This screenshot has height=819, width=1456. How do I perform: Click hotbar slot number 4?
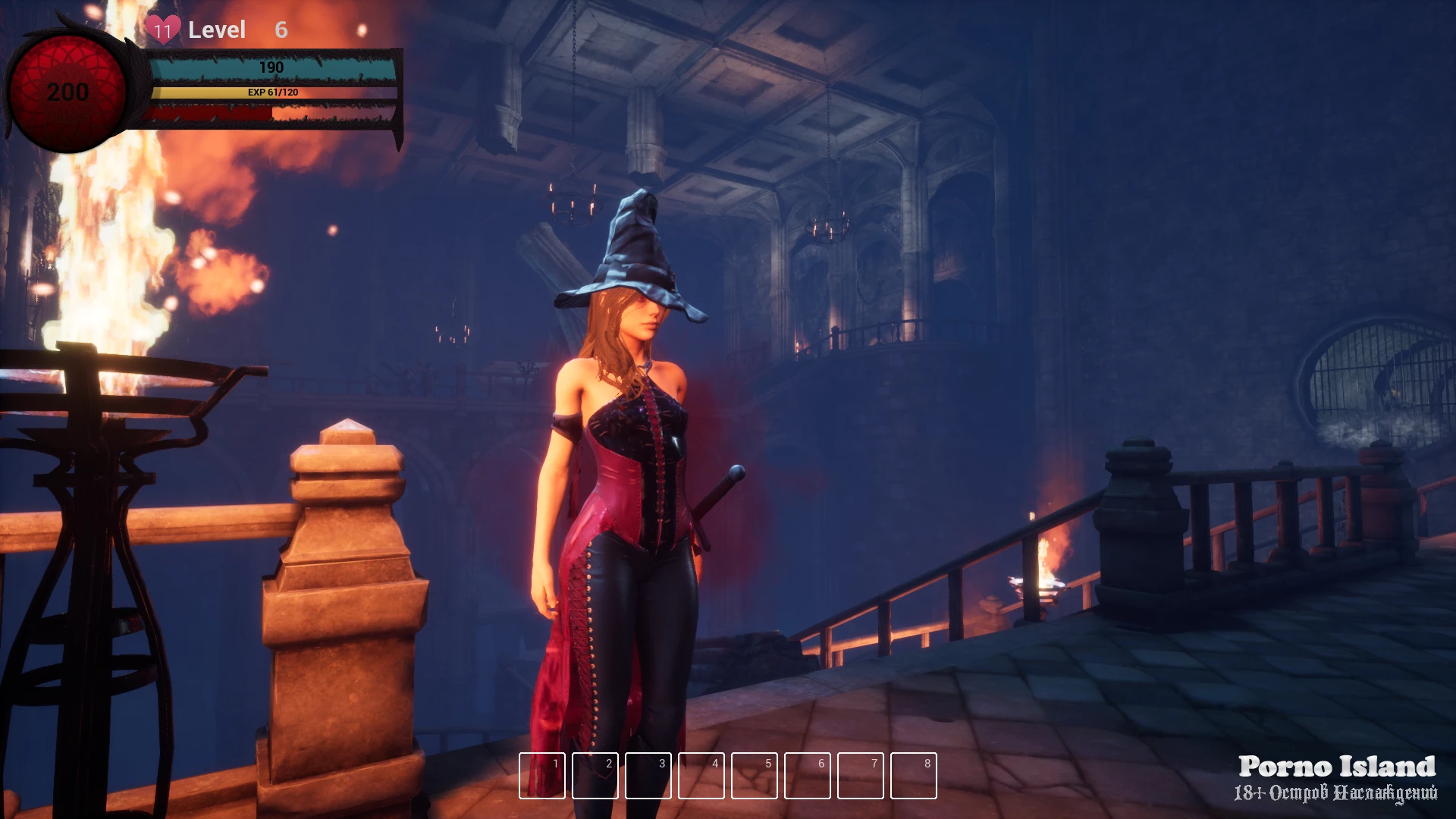701,776
